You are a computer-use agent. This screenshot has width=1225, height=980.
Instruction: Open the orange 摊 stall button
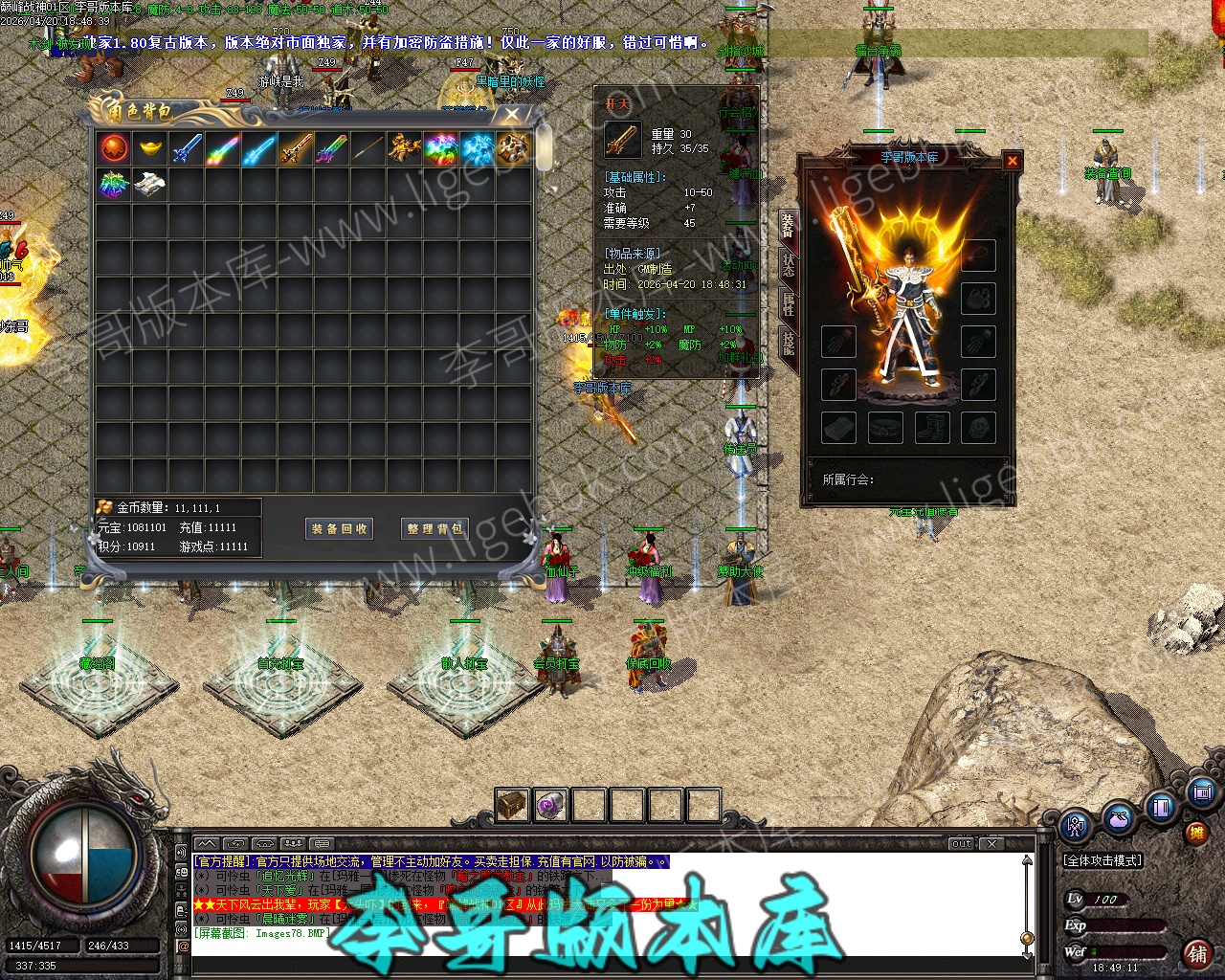(x=1196, y=834)
